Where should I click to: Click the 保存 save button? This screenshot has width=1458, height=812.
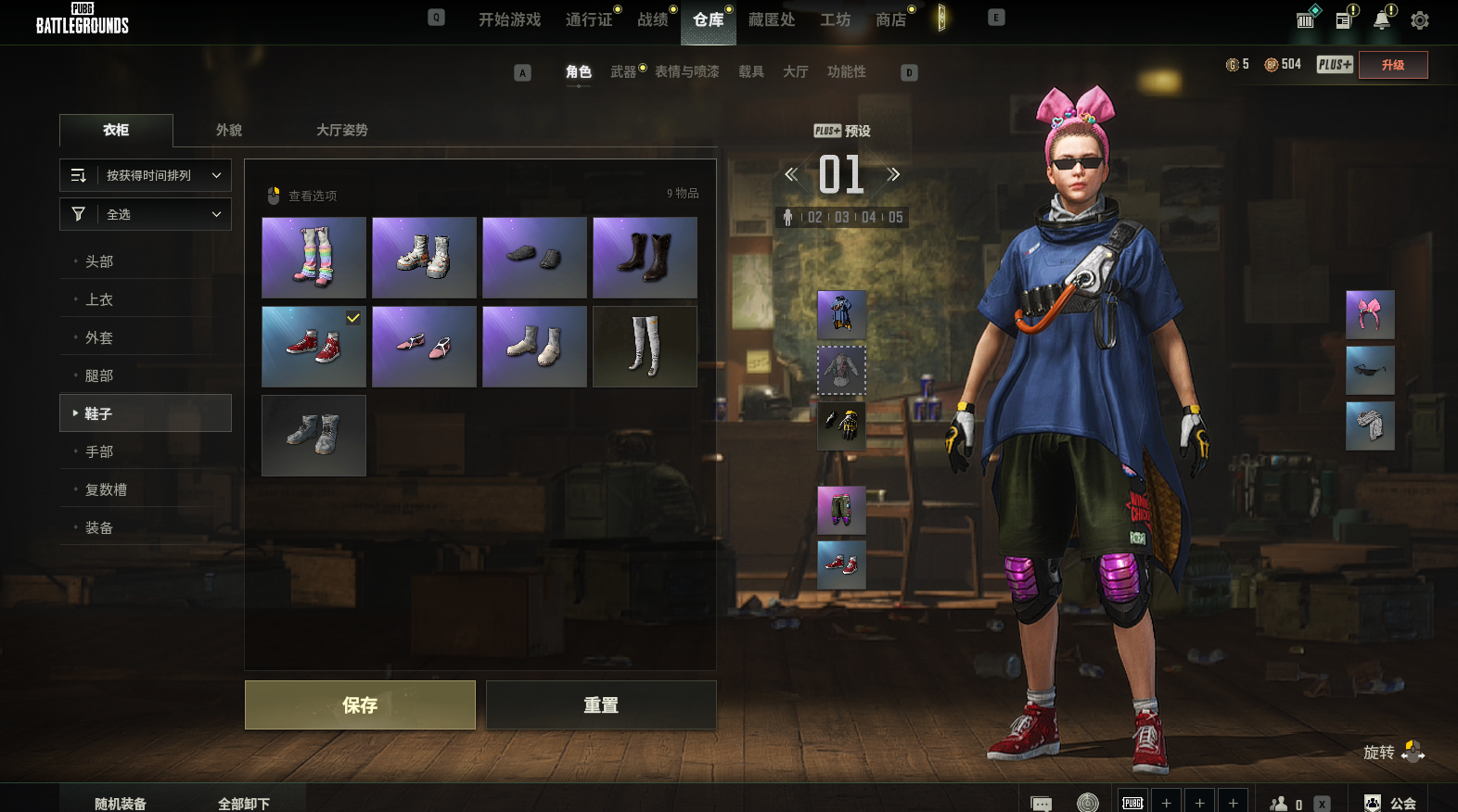point(360,705)
